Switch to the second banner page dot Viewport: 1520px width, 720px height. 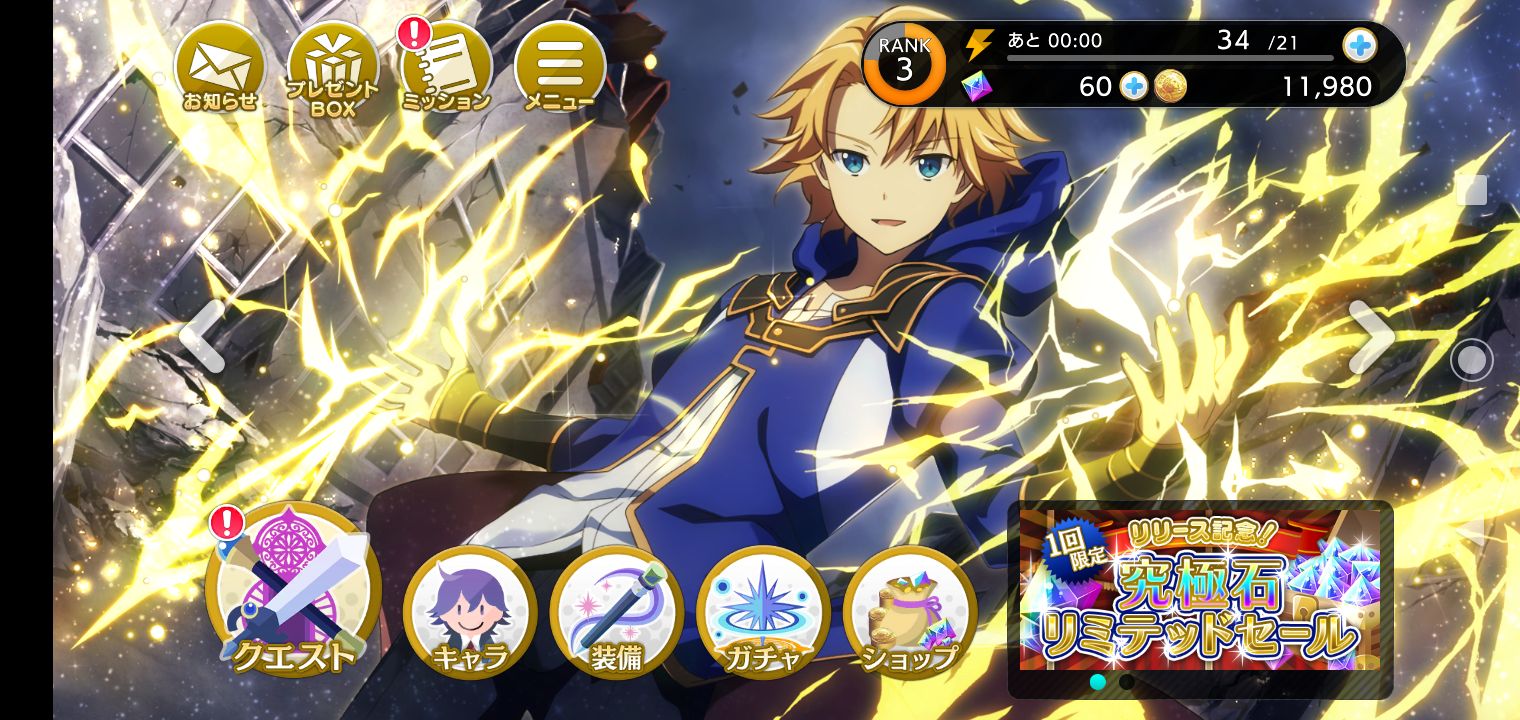1127,682
